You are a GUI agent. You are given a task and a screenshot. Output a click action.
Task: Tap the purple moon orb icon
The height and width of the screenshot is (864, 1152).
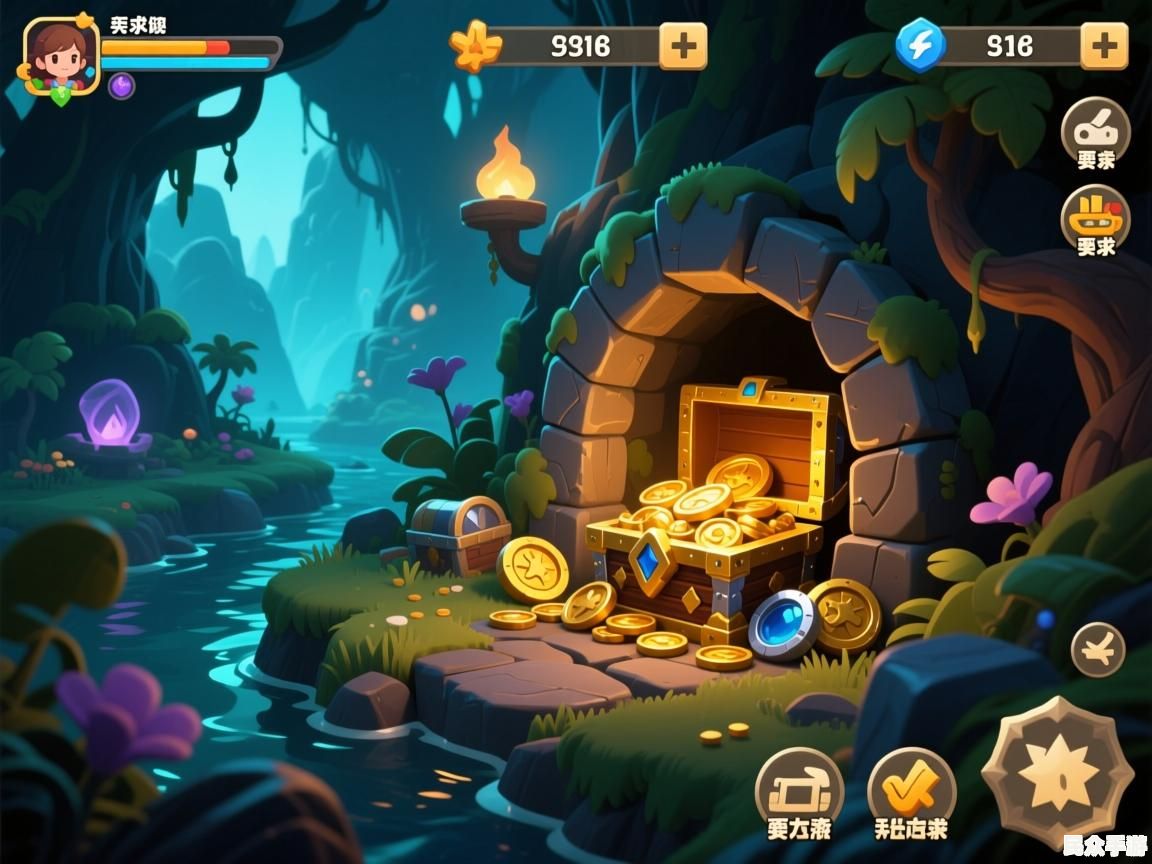(121, 86)
